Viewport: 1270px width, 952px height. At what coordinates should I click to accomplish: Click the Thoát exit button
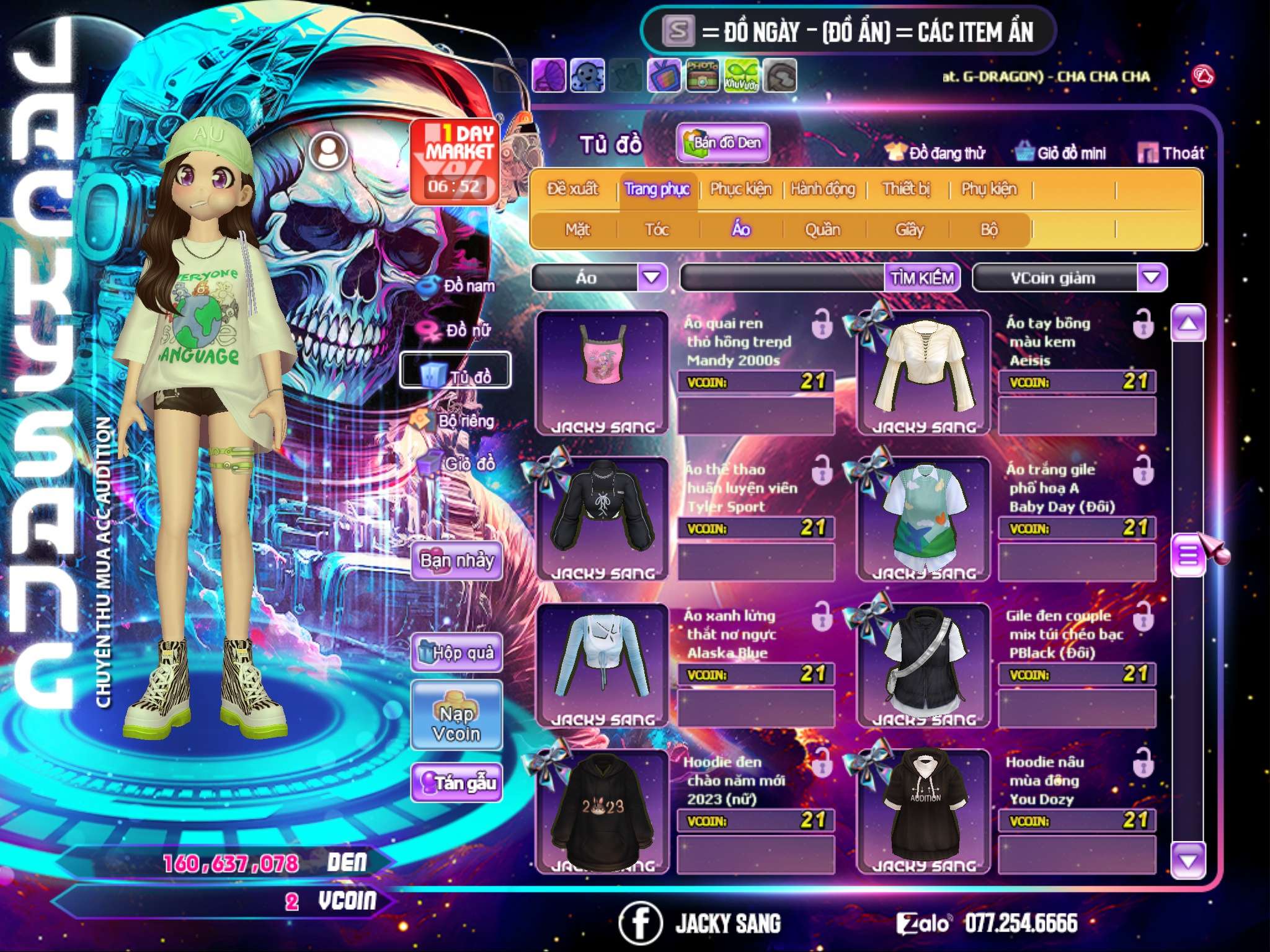pos(1171,153)
